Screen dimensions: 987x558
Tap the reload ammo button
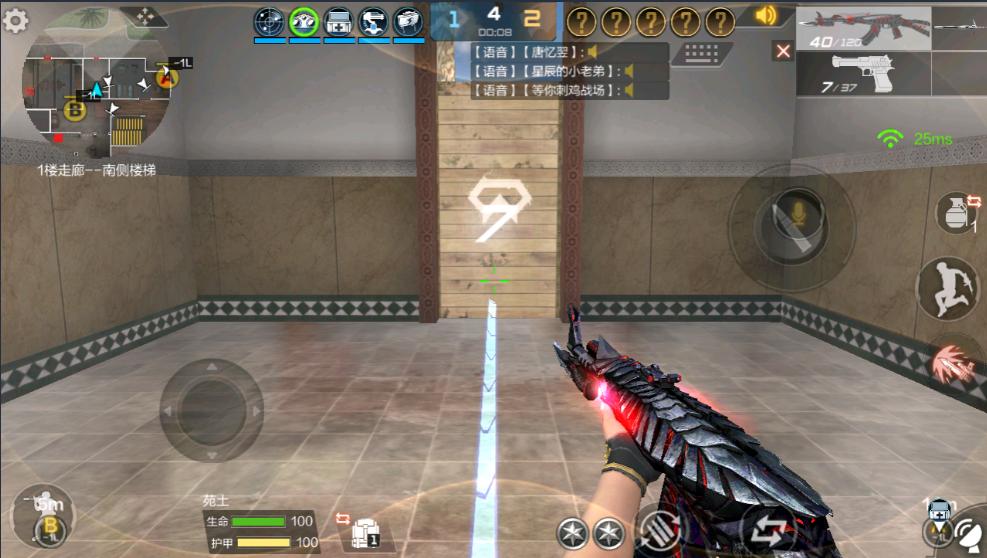coord(657,530)
